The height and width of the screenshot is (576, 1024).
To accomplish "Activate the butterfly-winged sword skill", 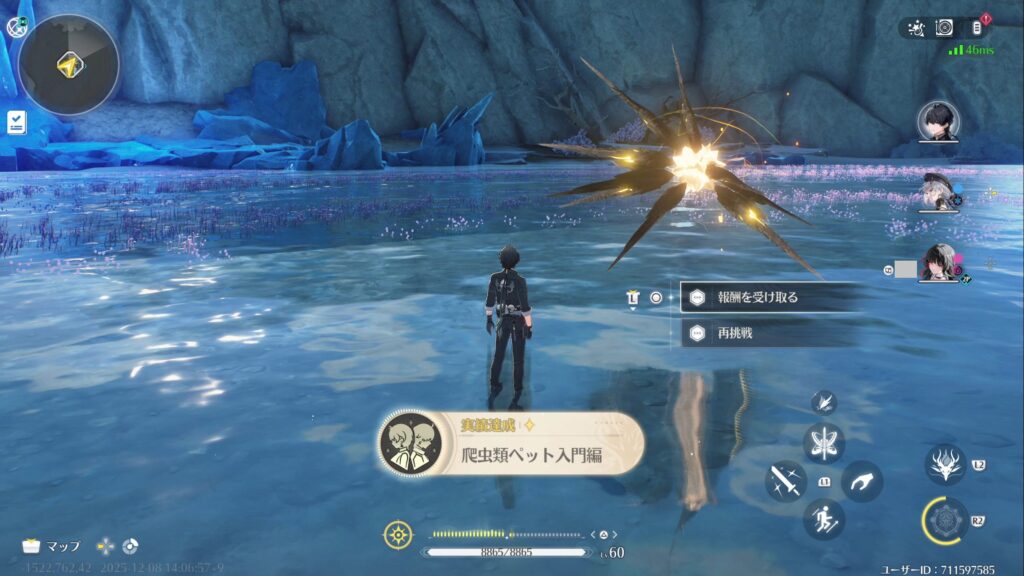I will tap(824, 443).
